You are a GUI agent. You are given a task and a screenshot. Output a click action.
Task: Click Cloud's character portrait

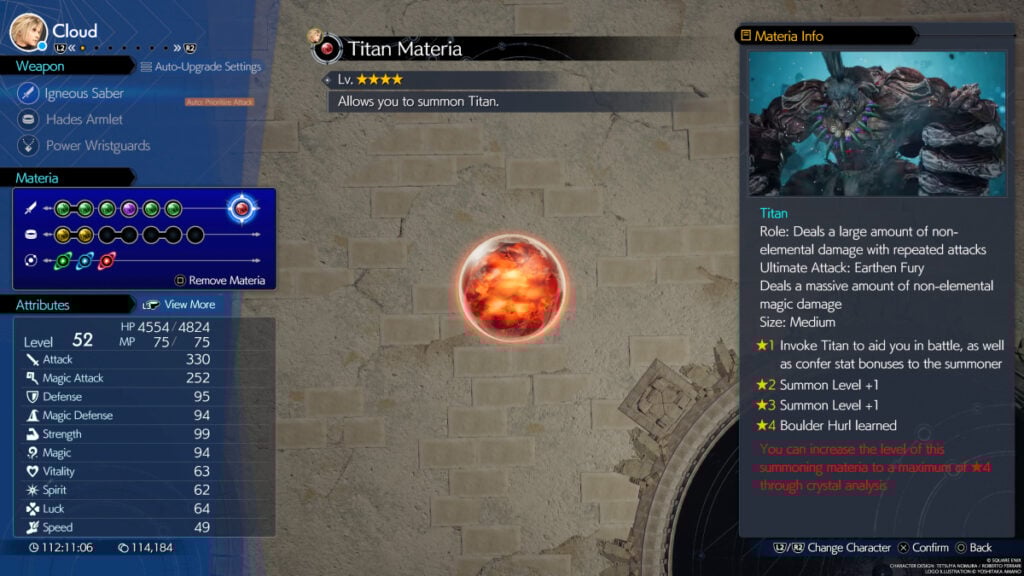pyautogui.click(x=27, y=32)
